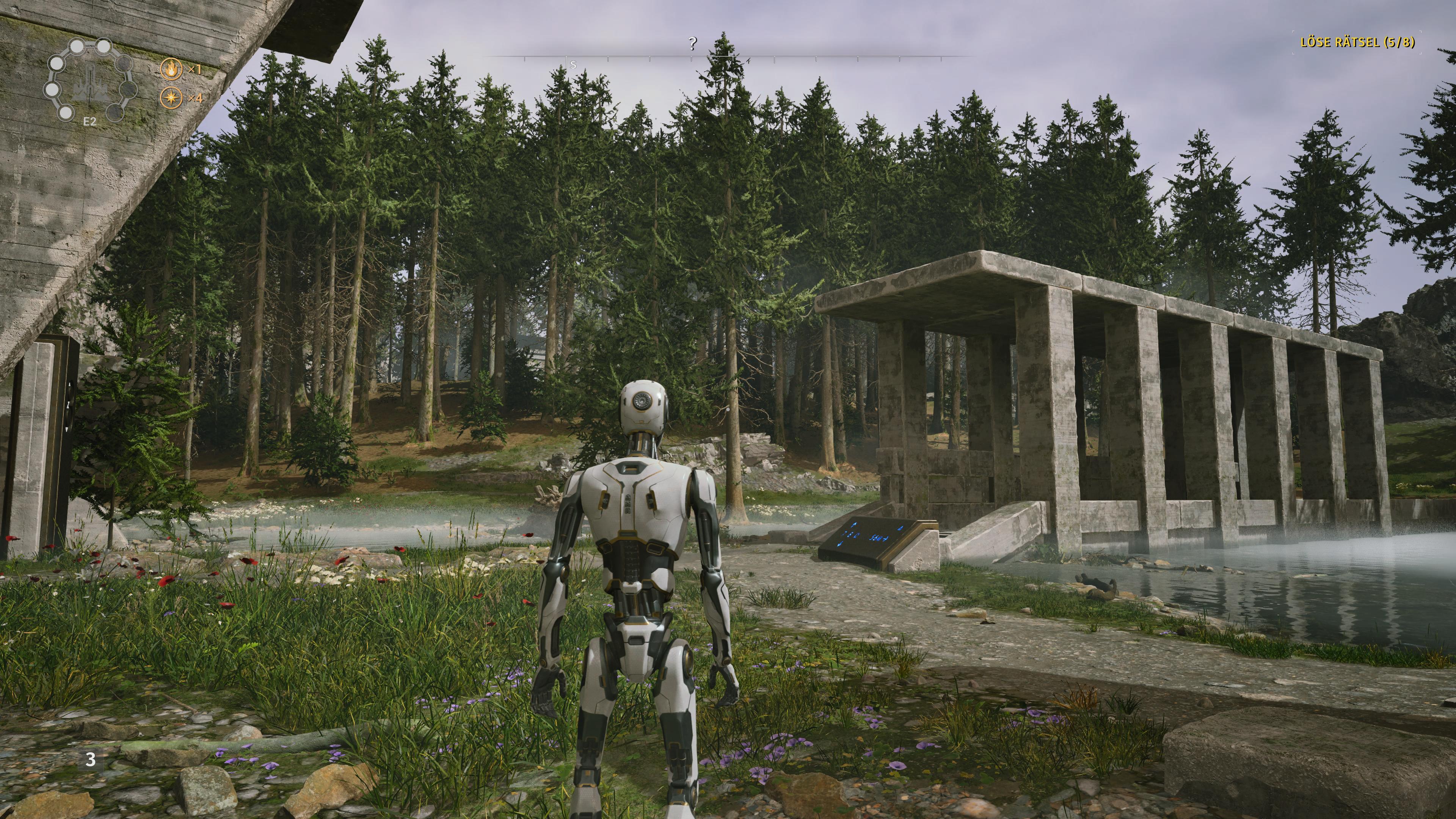Toggle the top white node on the puzzle ring
The height and width of the screenshot is (819, 1456).
(104, 46)
